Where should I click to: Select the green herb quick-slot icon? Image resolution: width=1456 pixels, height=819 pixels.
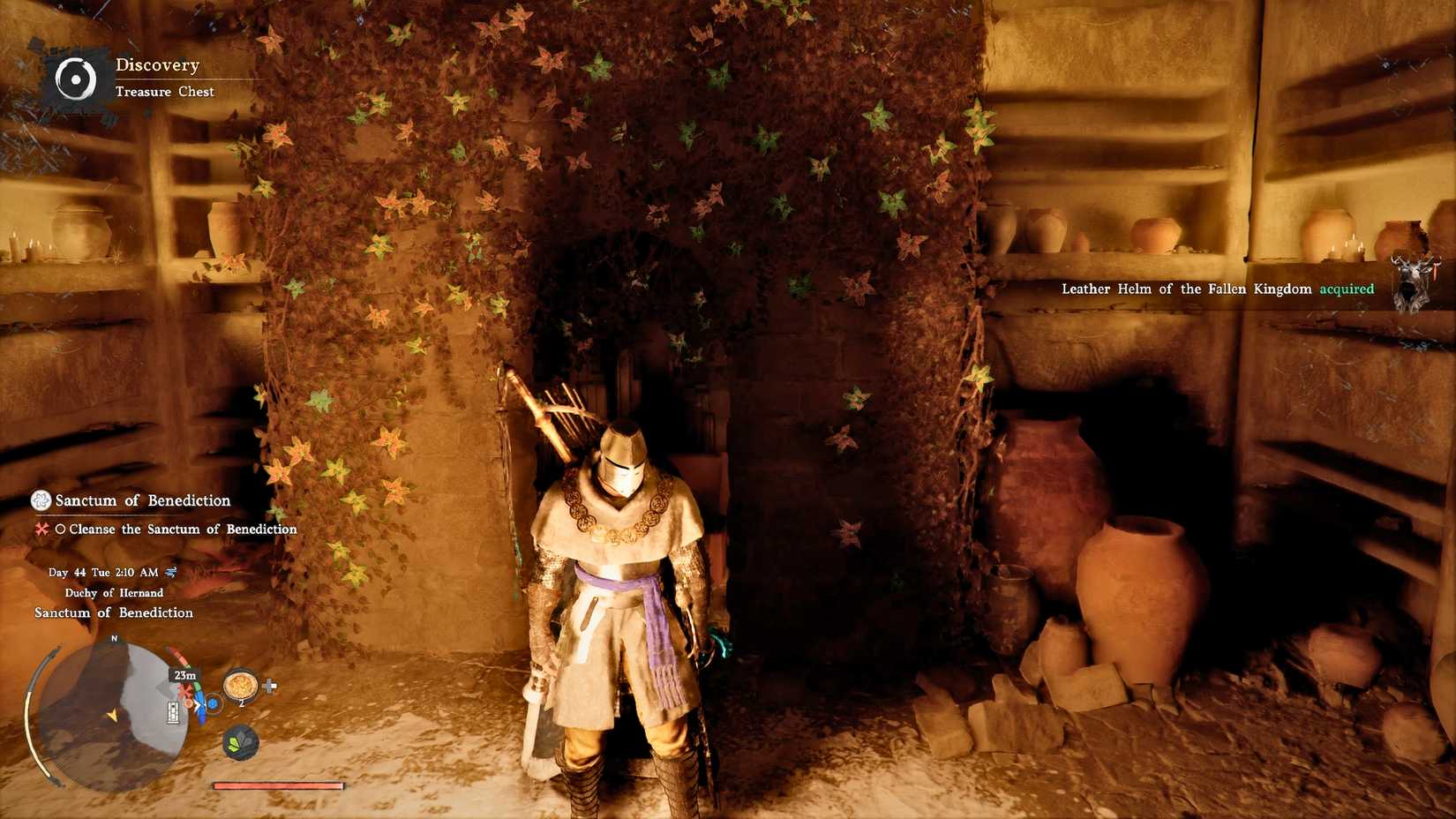coord(238,742)
